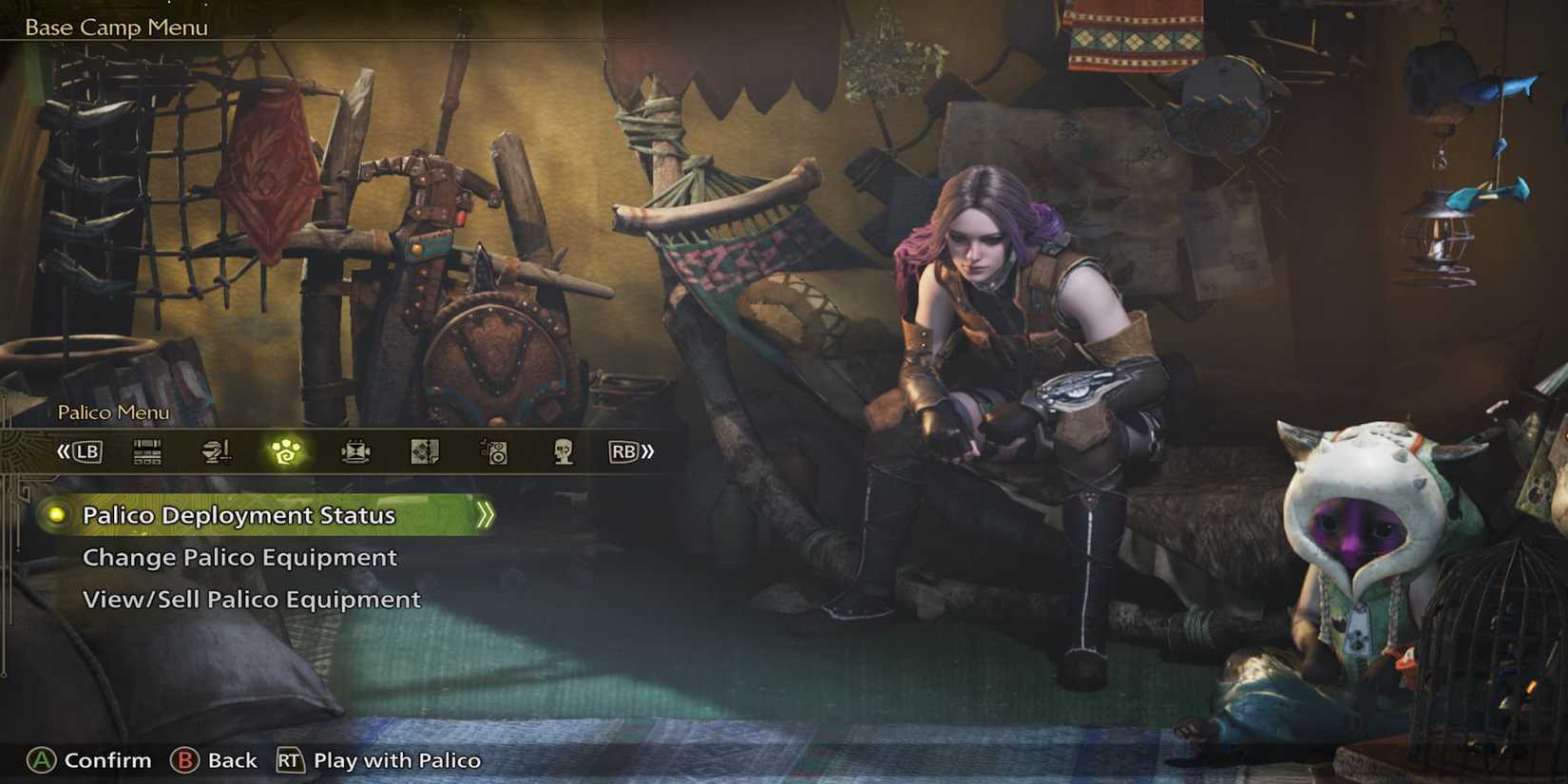Click the character head appearance icon
This screenshot has height=784, width=1568.
click(564, 451)
